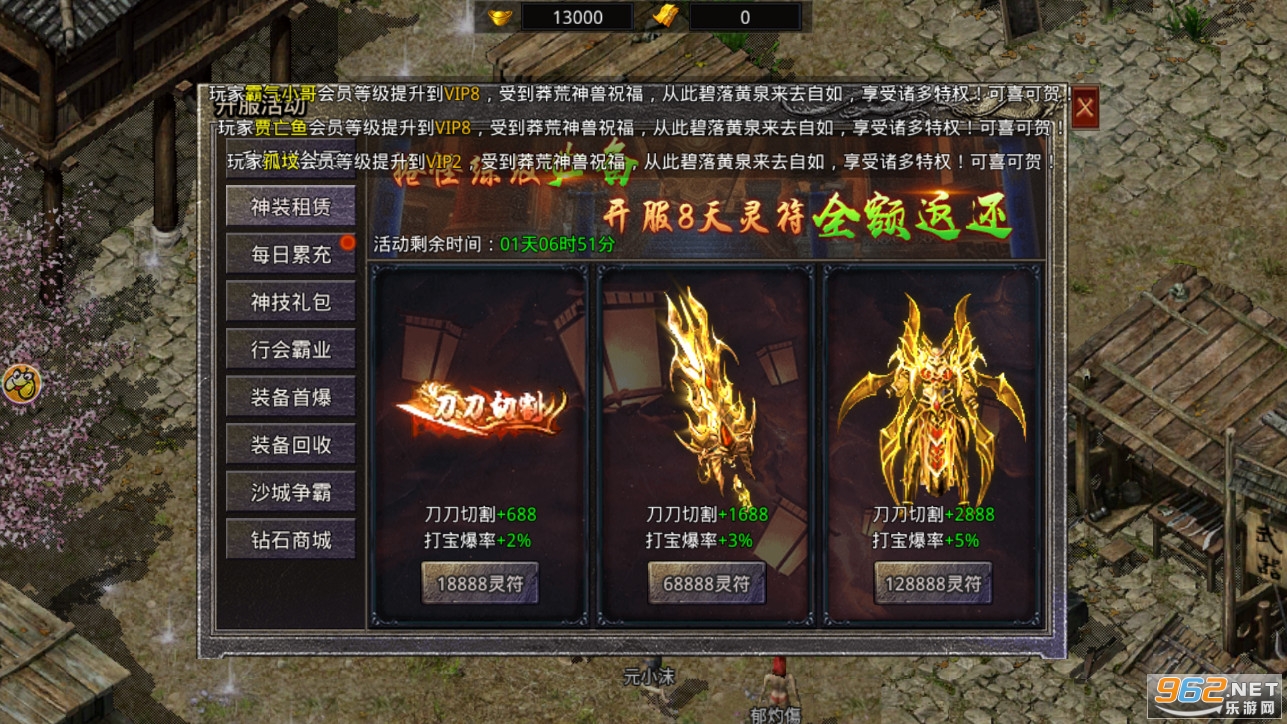The image size is (1287, 724).
Task: Click the gold ingot currency icon
Action: tap(502, 16)
